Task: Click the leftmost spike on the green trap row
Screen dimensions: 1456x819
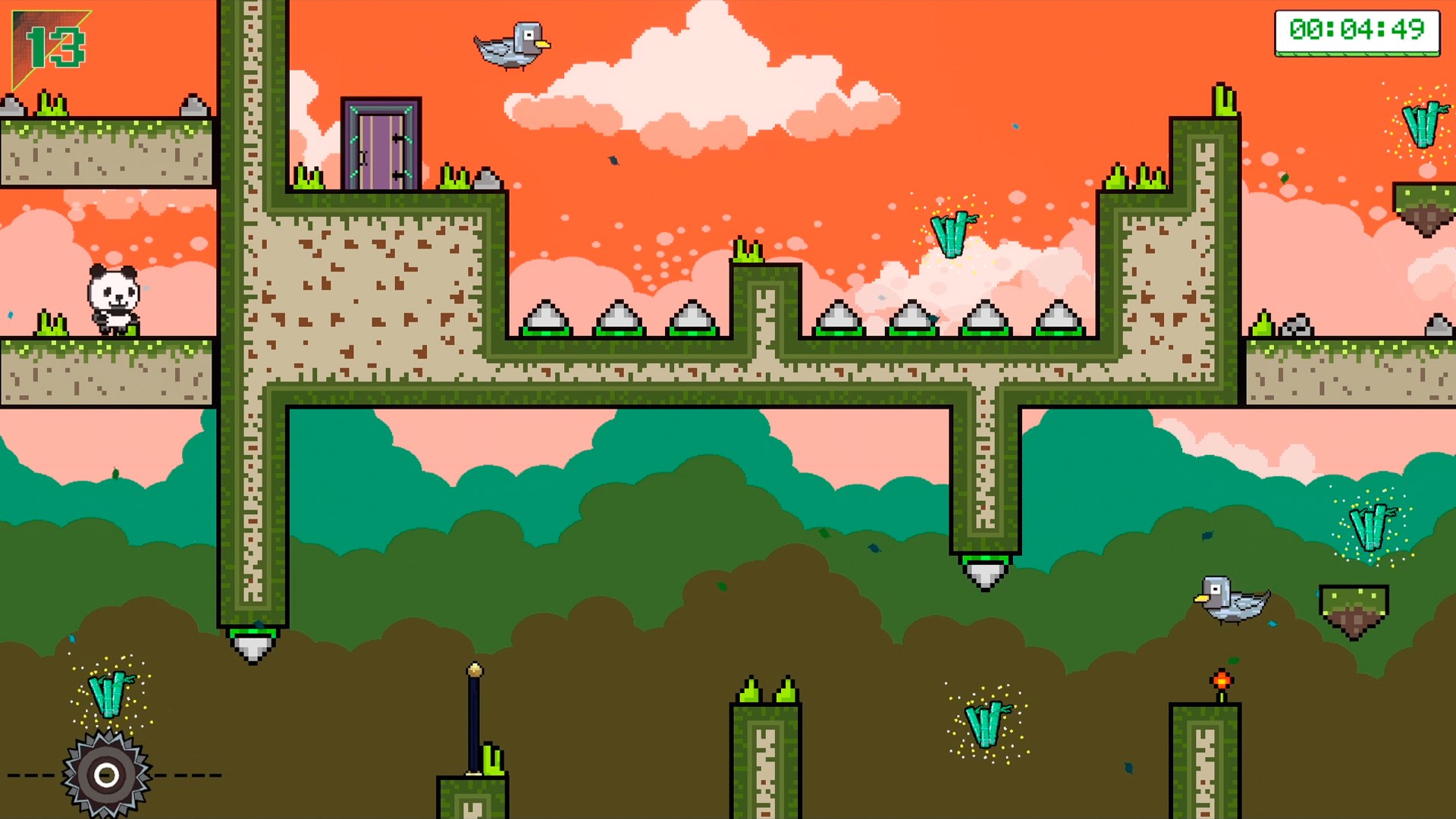Action: [548, 318]
